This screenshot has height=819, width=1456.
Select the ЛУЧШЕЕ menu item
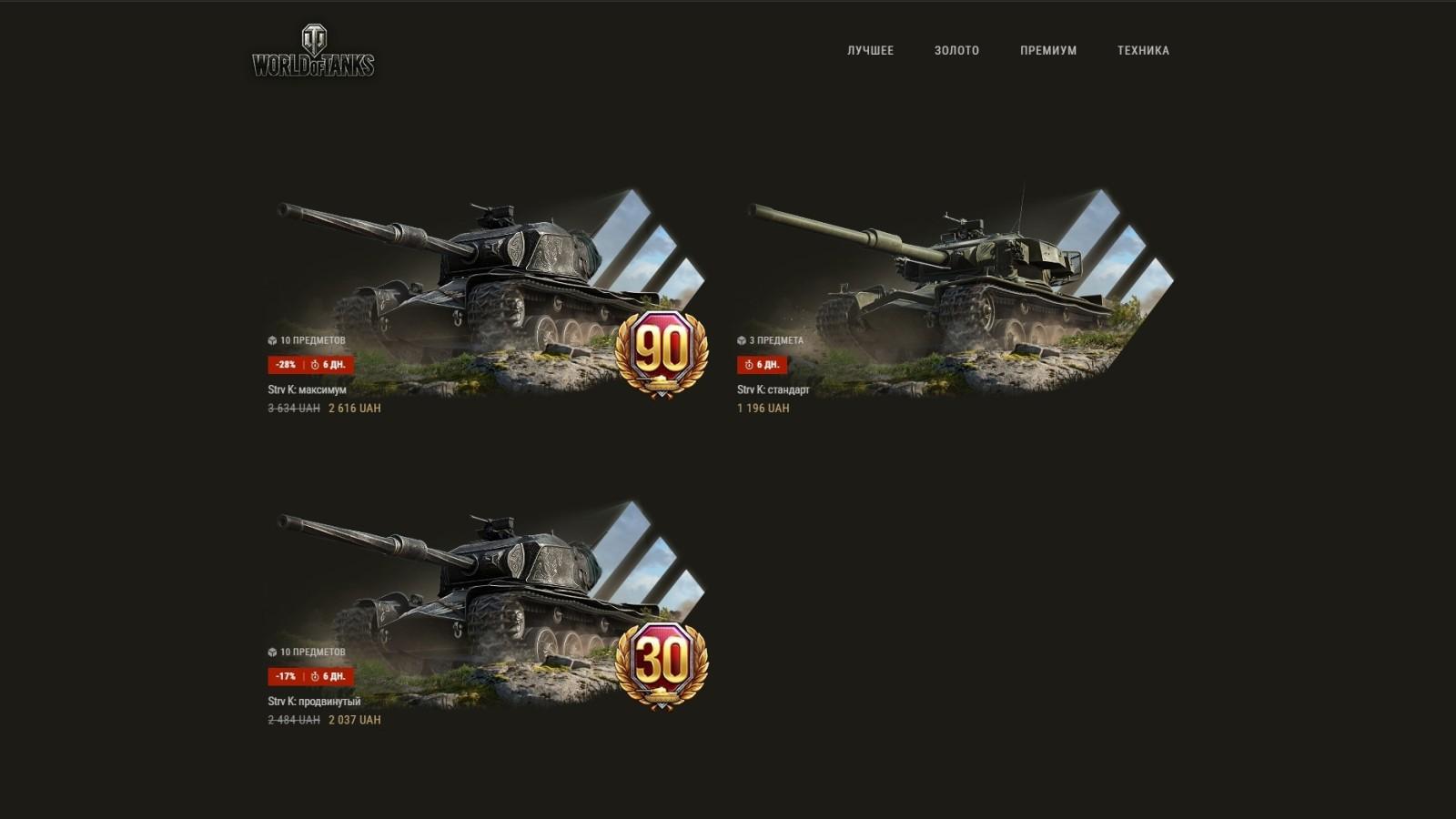pyautogui.click(x=870, y=50)
